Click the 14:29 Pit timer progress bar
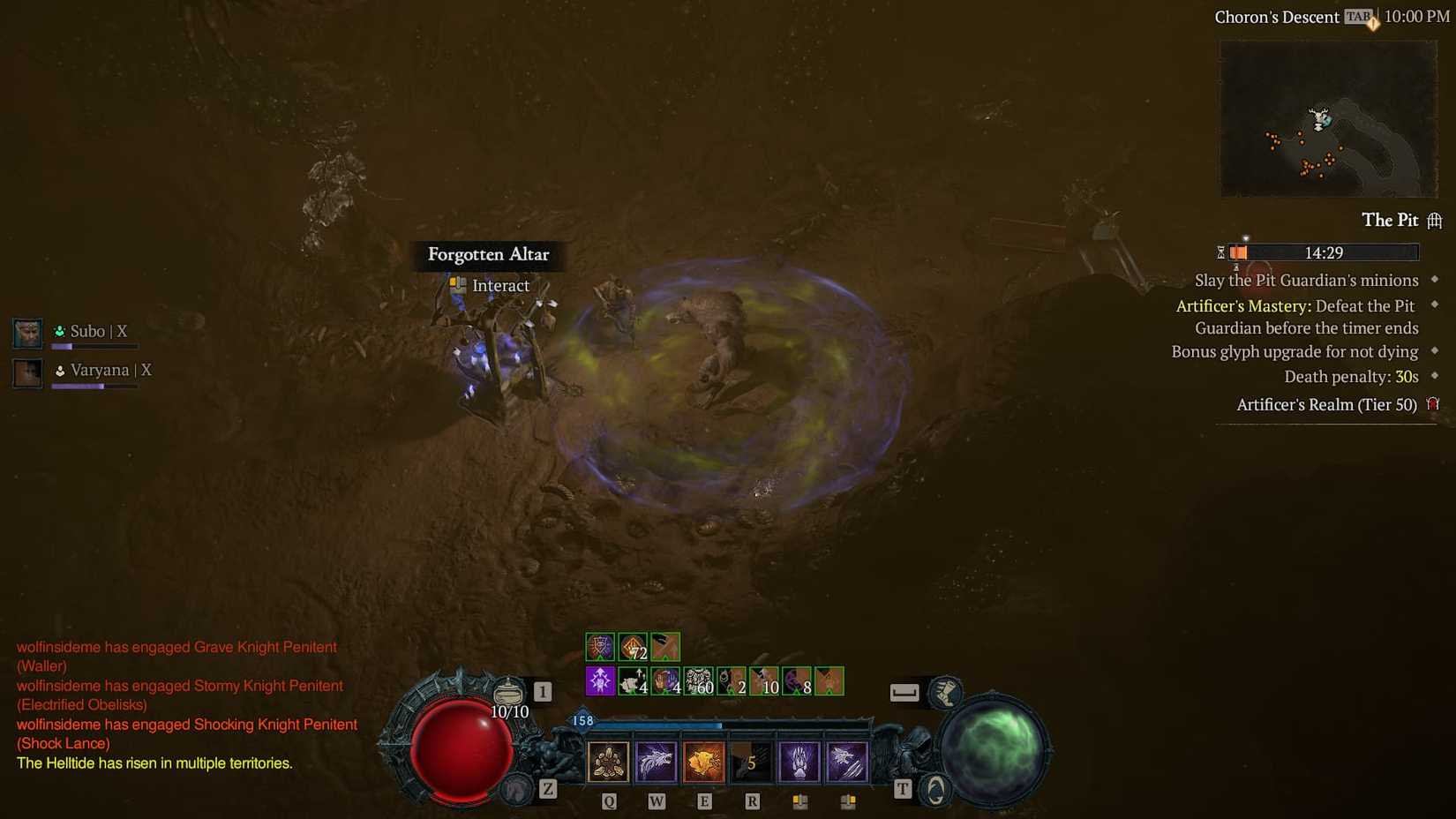The width and height of the screenshot is (1456, 819). pos(1324,252)
